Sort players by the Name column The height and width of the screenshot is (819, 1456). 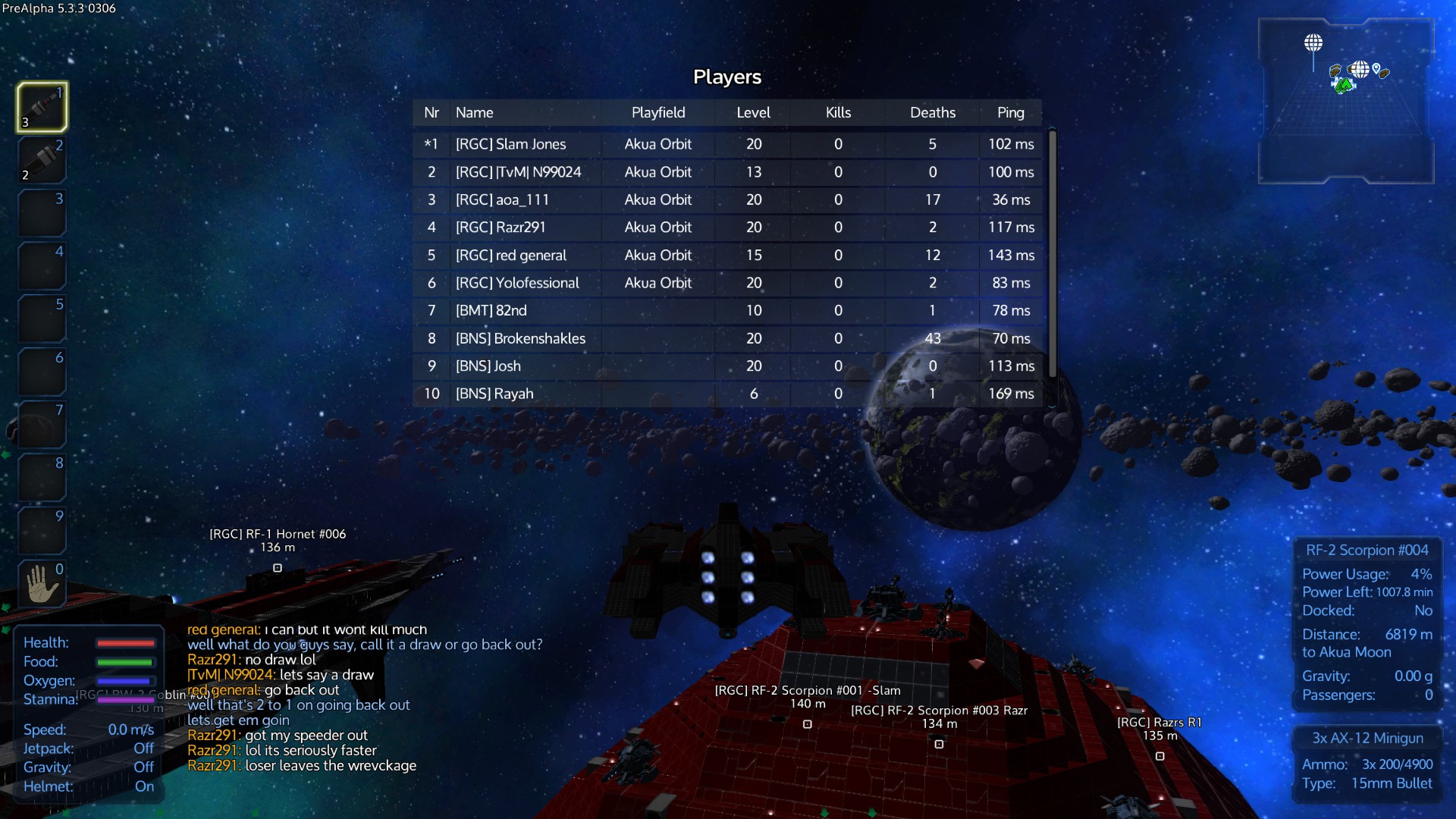pyautogui.click(x=475, y=113)
